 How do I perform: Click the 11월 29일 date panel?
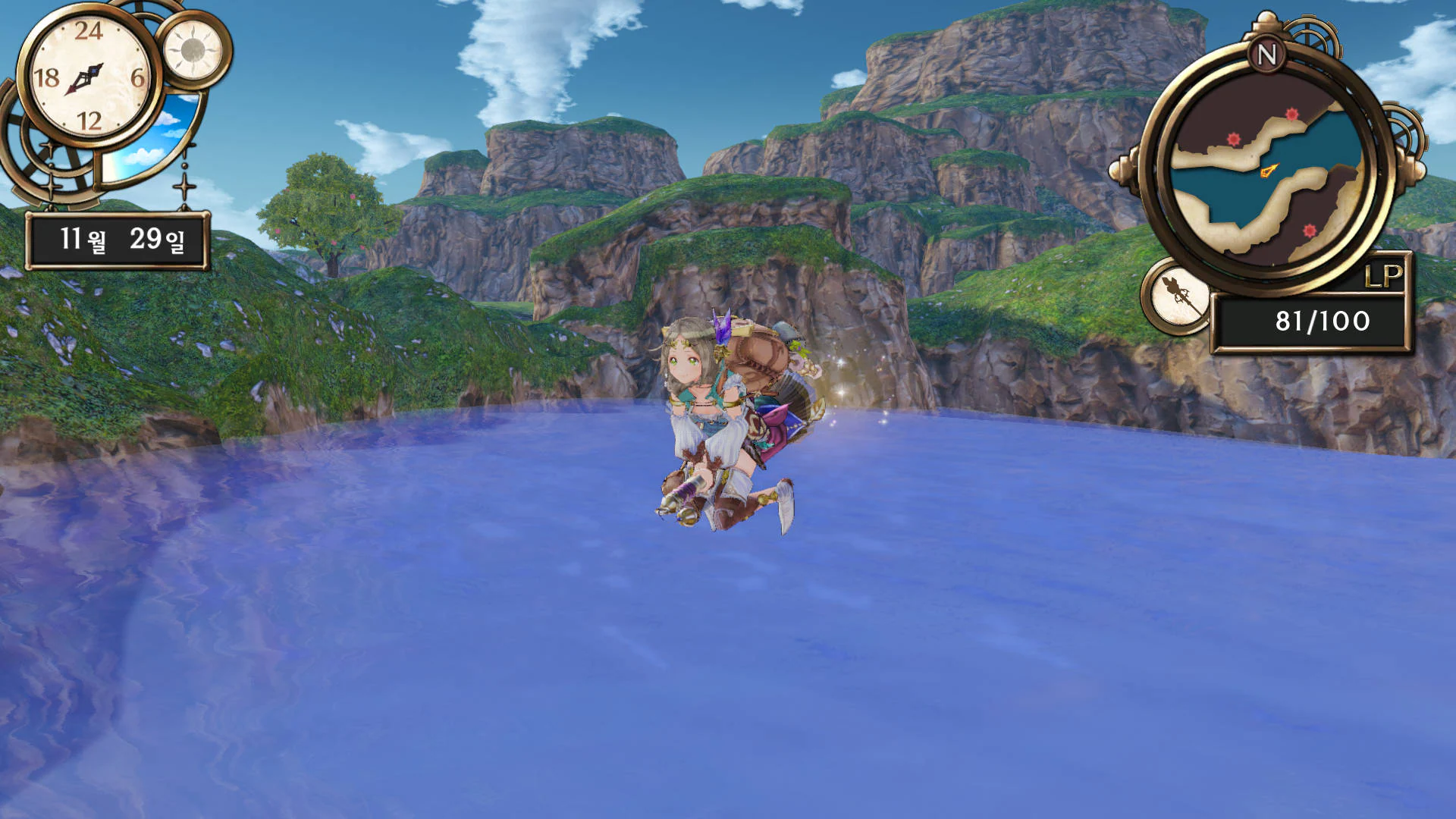[119, 239]
